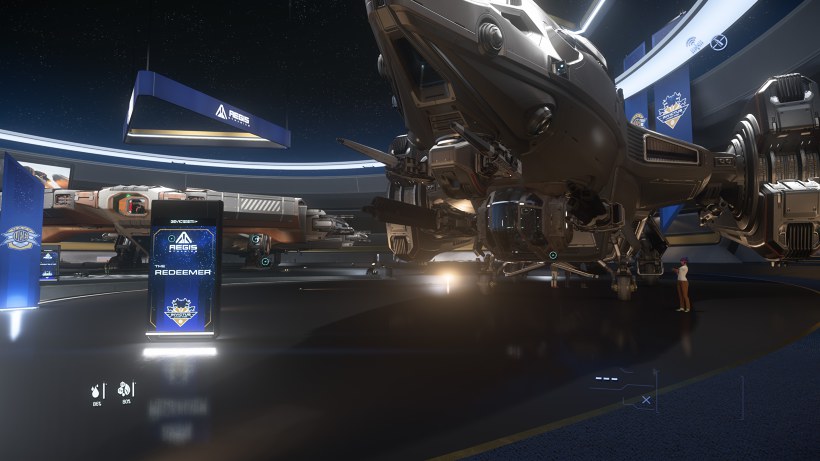This screenshot has width=820, height=461.
Task: Select the no-weapons armistice zone icon
Action: [718, 42]
